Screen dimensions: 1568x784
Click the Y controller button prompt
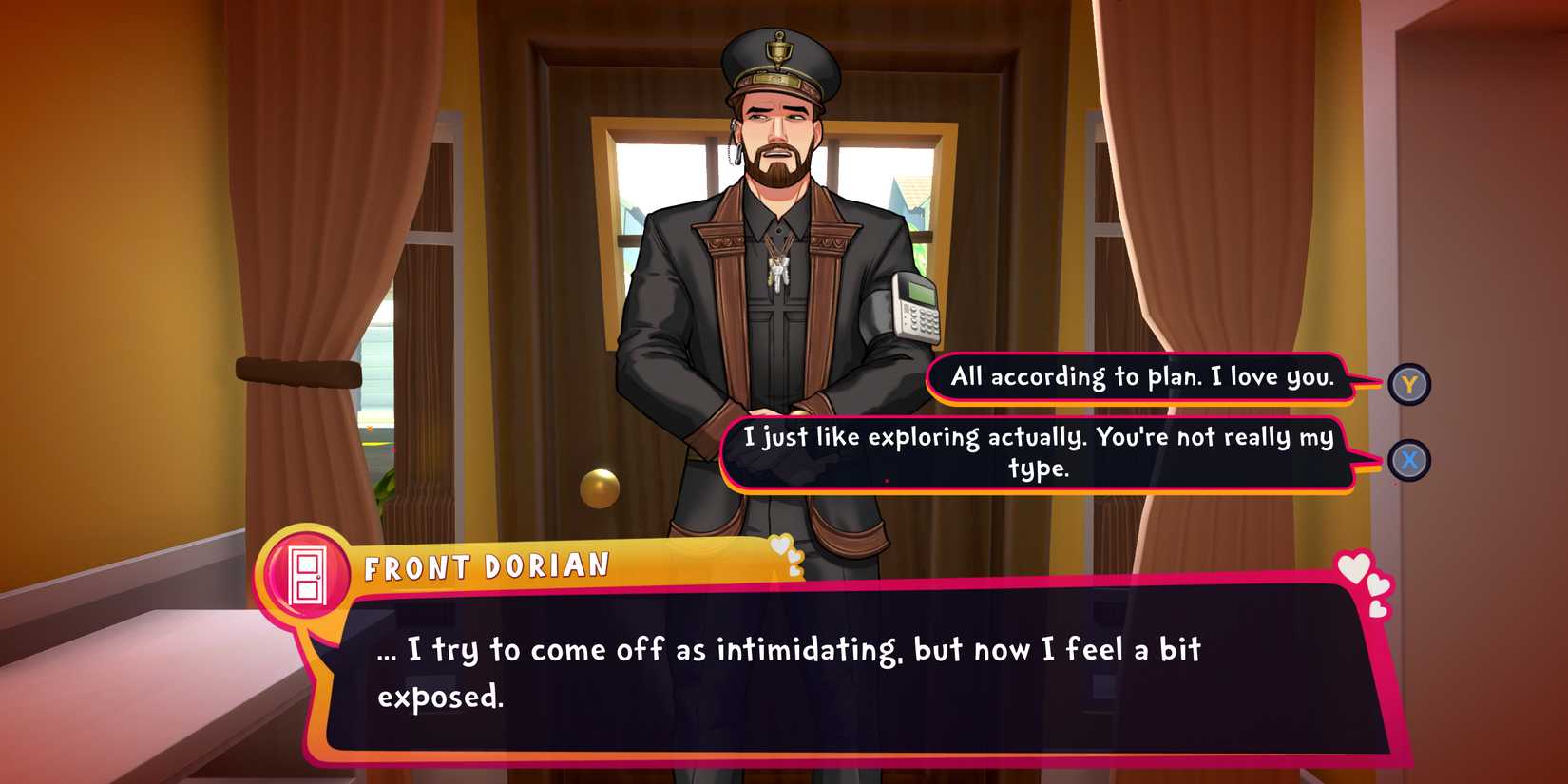[x=1410, y=385]
